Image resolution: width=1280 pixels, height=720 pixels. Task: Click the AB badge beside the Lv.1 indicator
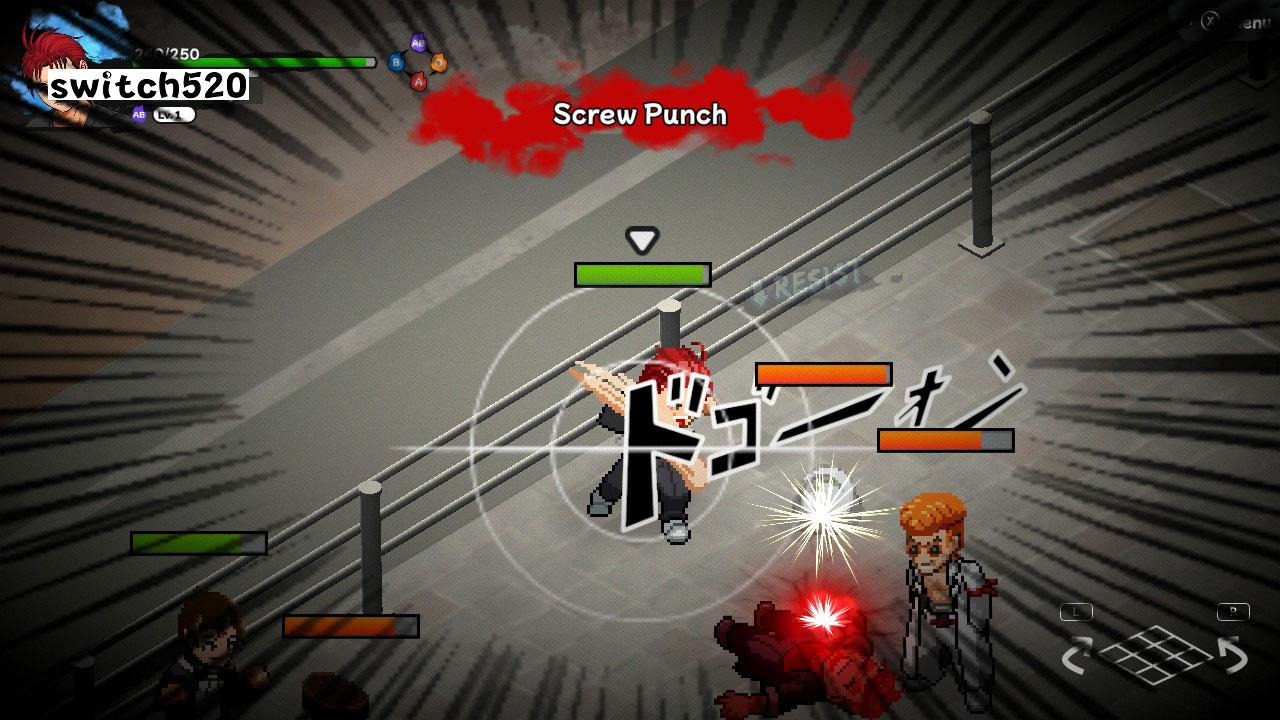pyautogui.click(x=139, y=113)
